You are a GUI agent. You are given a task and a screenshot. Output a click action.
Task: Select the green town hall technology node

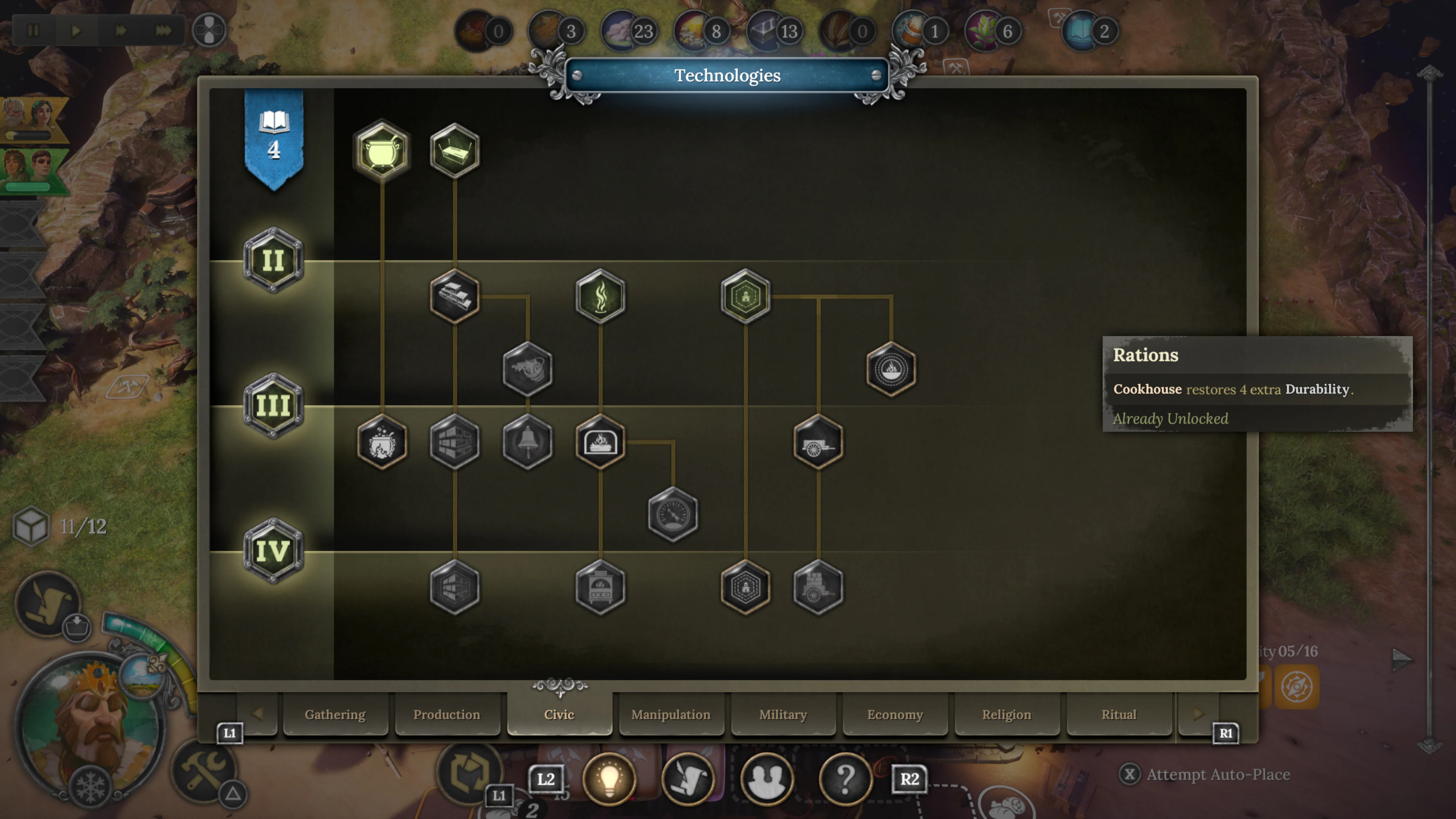tap(745, 297)
